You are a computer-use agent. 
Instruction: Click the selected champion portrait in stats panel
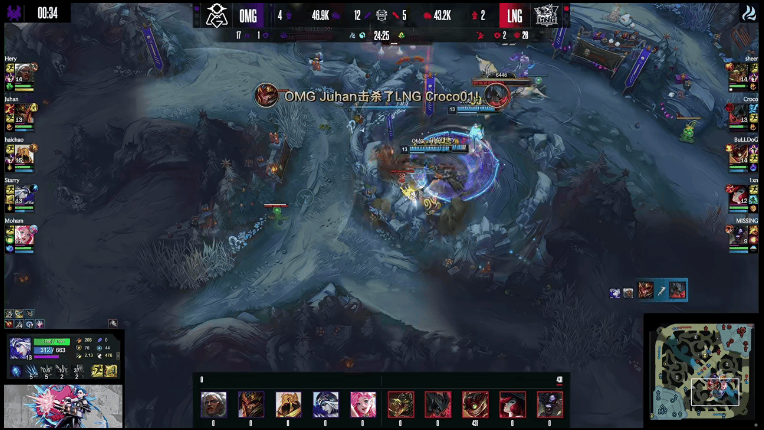tap(21, 347)
